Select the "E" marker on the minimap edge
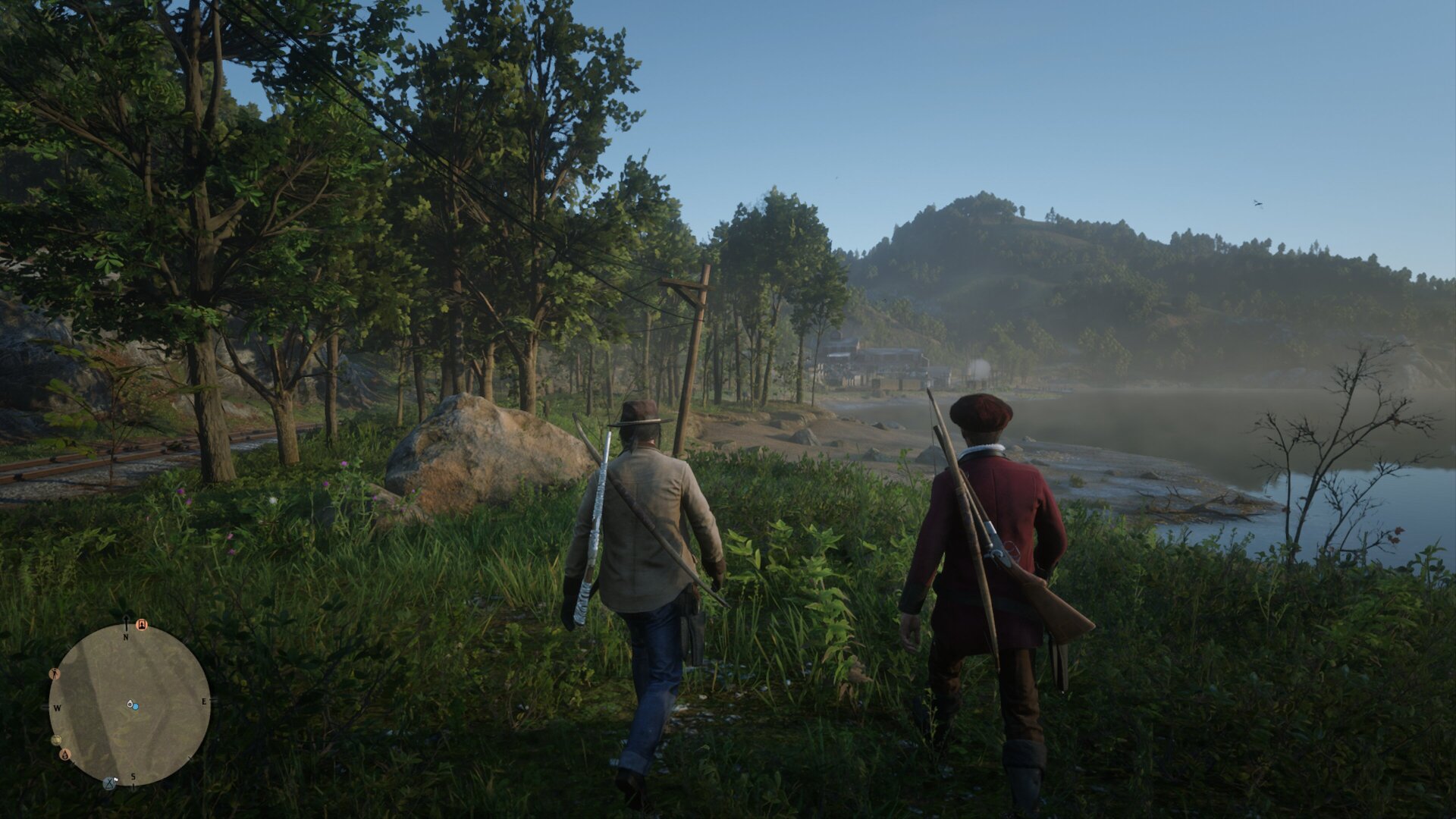This screenshot has height=819, width=1456. [204, 701]
